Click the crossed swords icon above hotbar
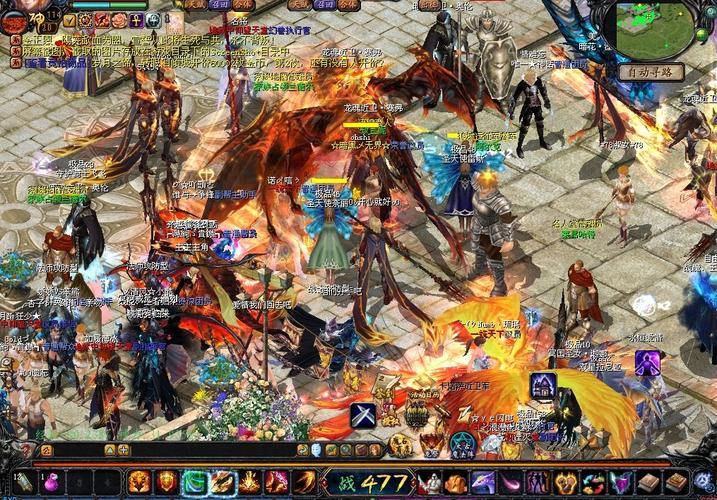Image resolution: width=717 pixels, height=500 pixels. click(x=363, y=414)
